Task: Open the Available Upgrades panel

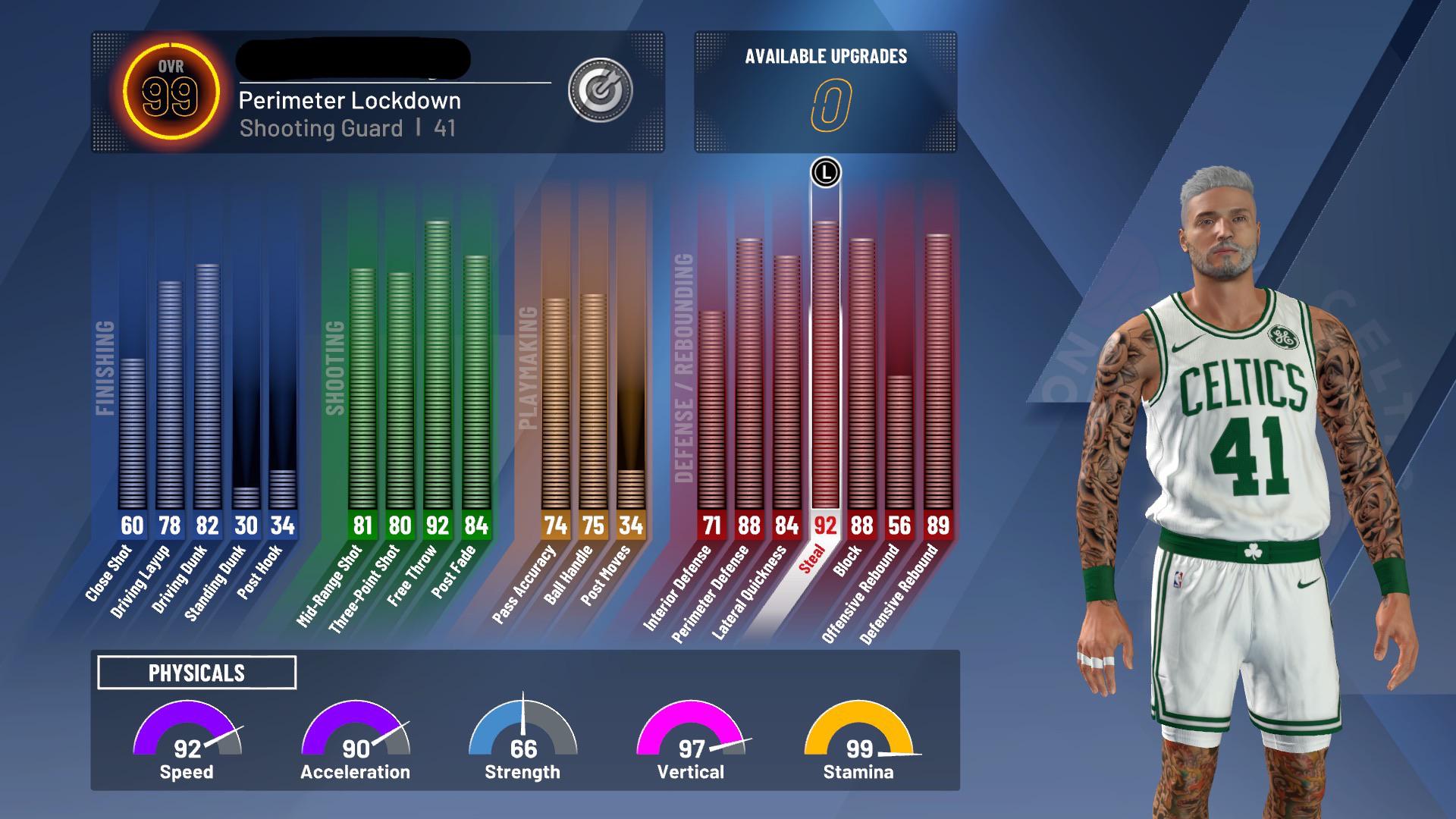Action: point(827,91)
